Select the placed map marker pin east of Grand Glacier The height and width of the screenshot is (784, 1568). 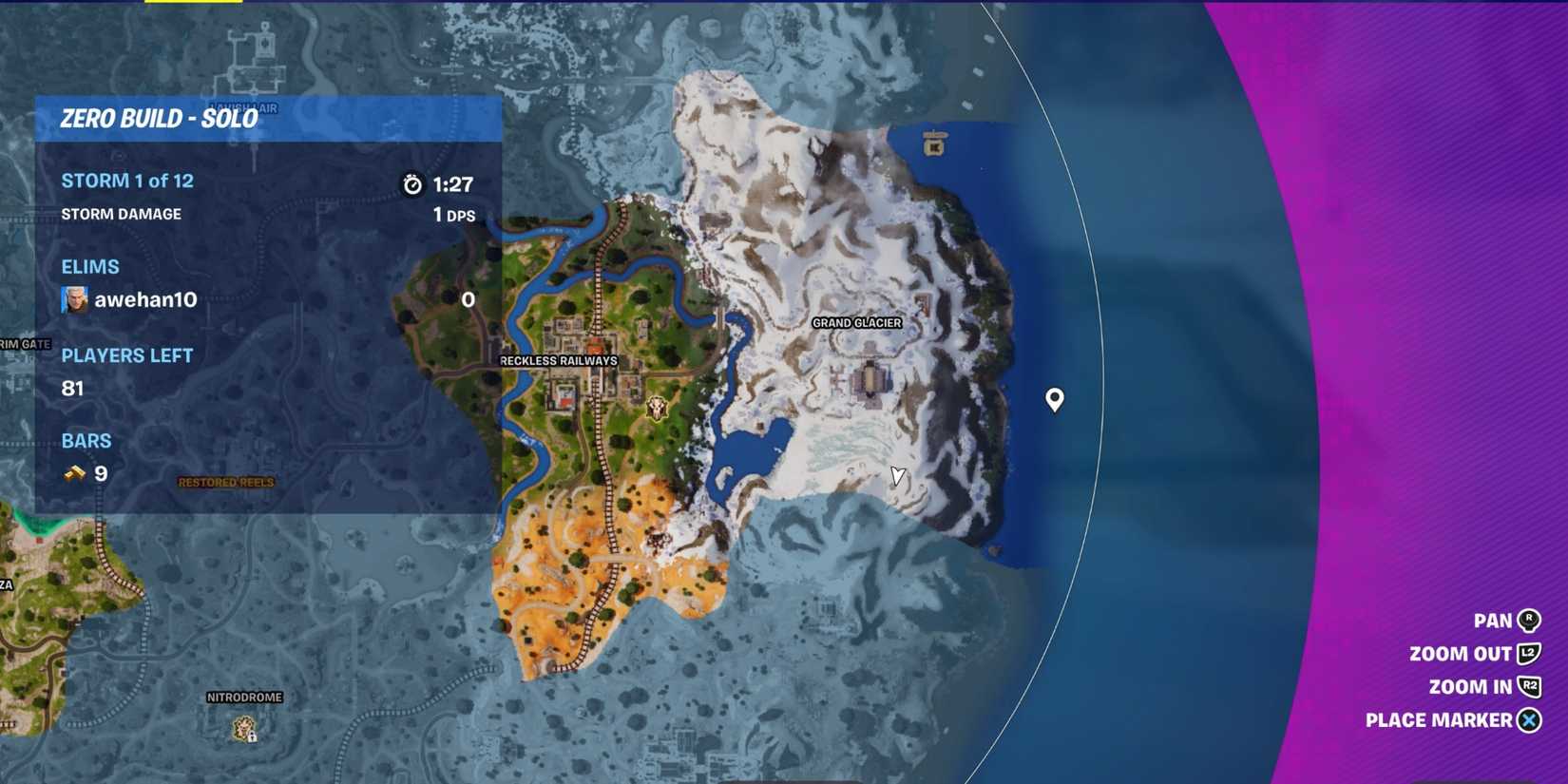1053,400
